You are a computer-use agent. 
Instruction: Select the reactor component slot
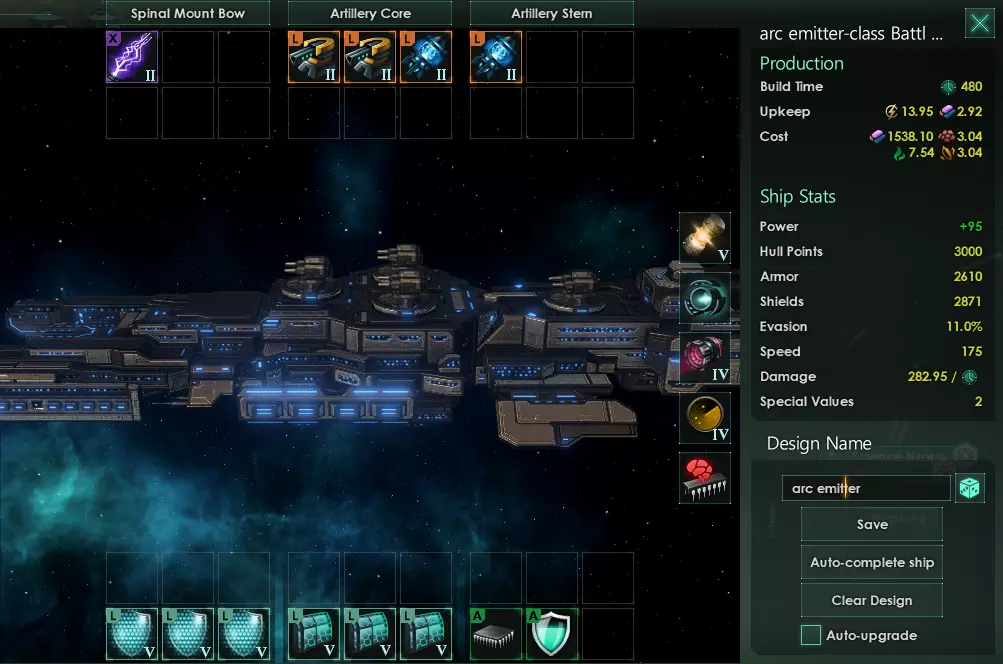coord(705,238)
